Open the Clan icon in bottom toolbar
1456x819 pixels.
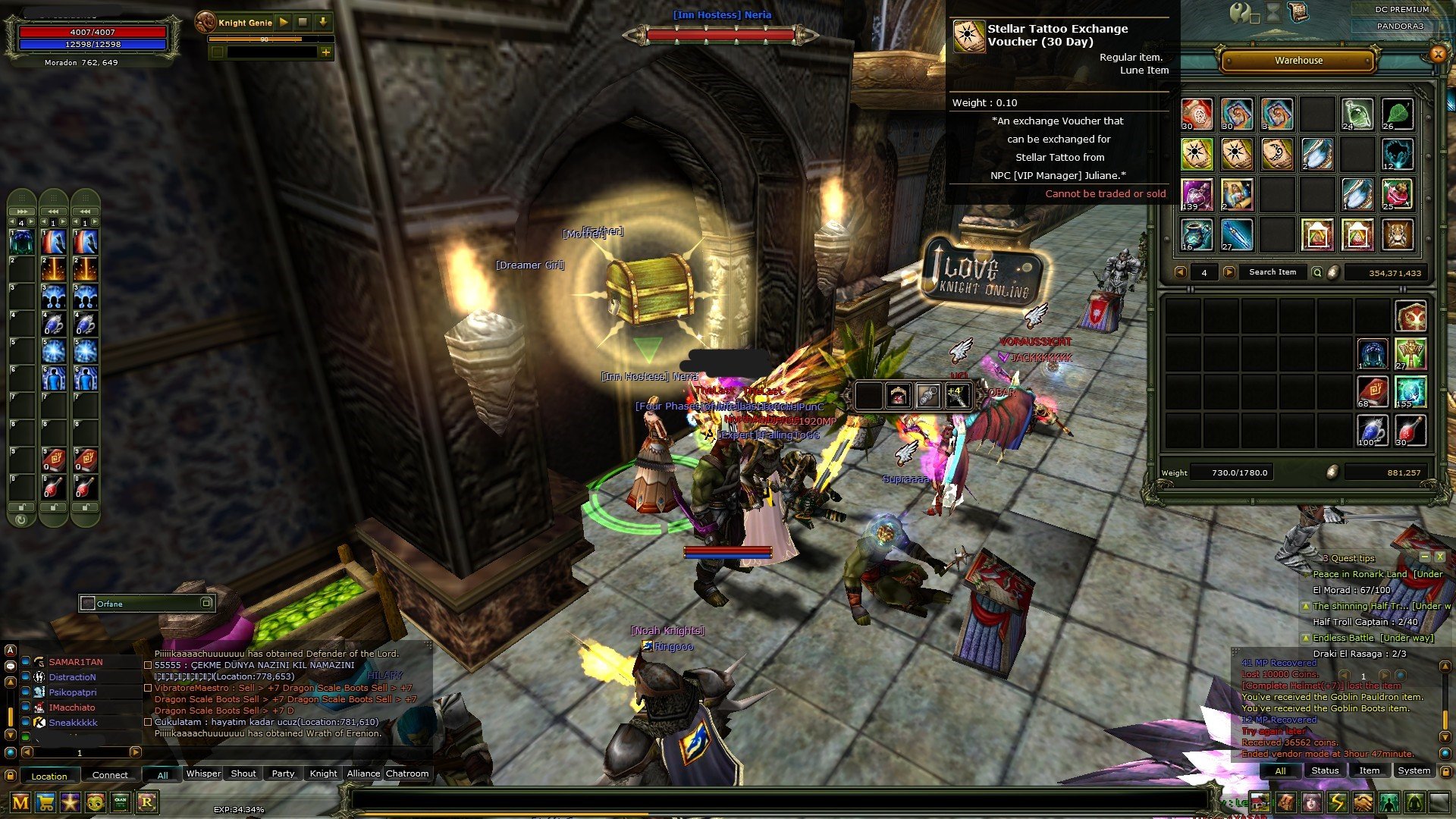120,802
